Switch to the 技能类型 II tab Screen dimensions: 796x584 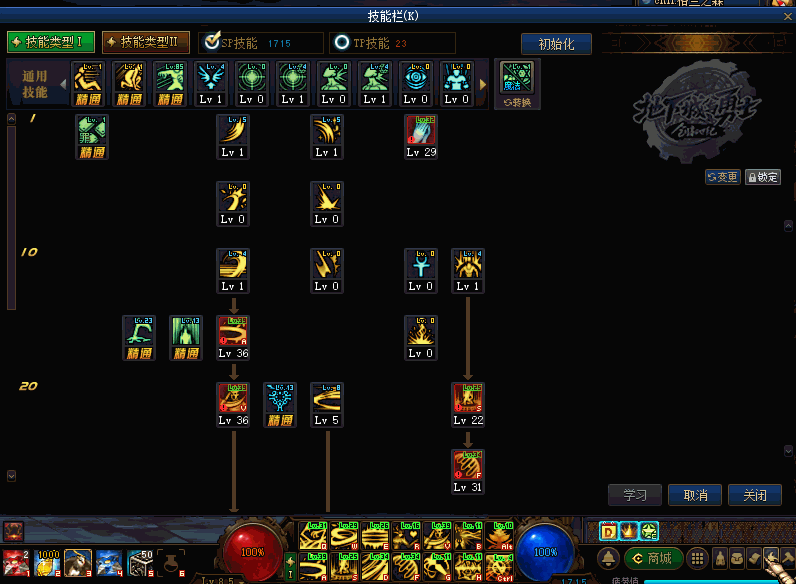click(146, 42)
